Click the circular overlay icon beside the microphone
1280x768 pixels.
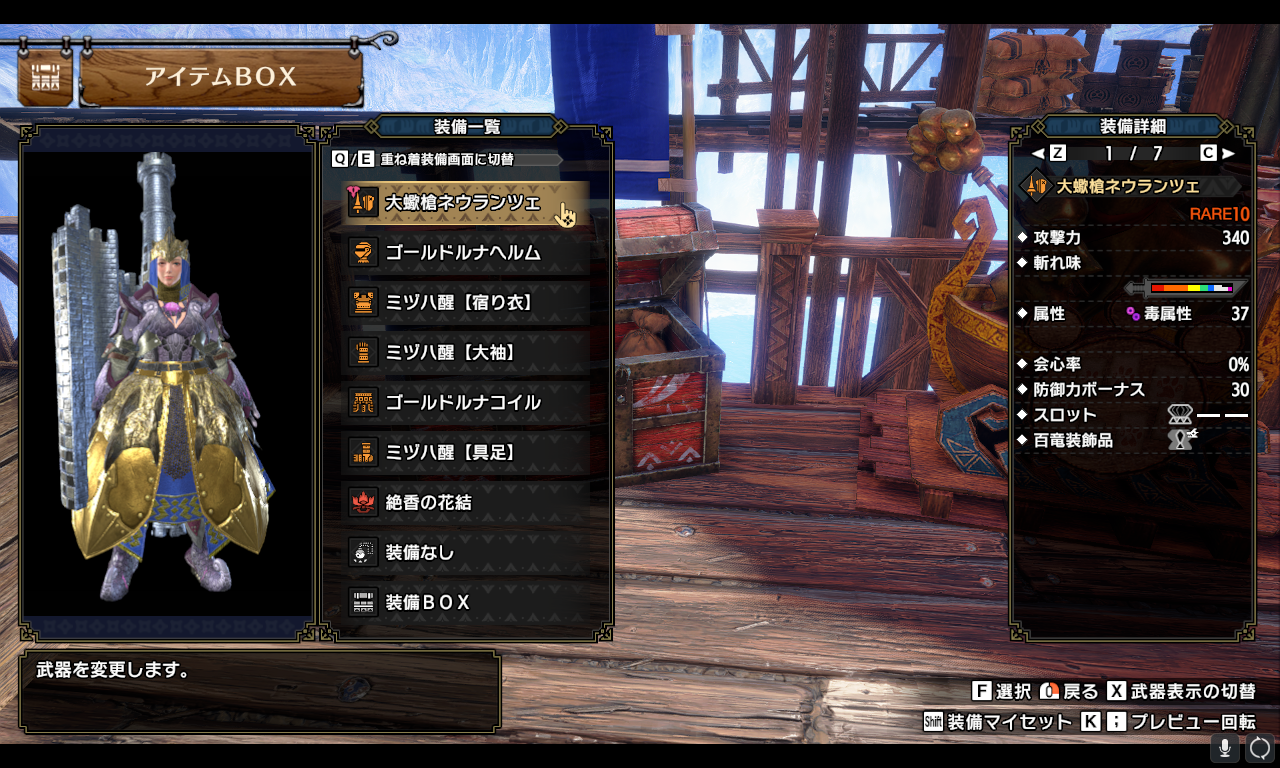(x=1260, y=749)
